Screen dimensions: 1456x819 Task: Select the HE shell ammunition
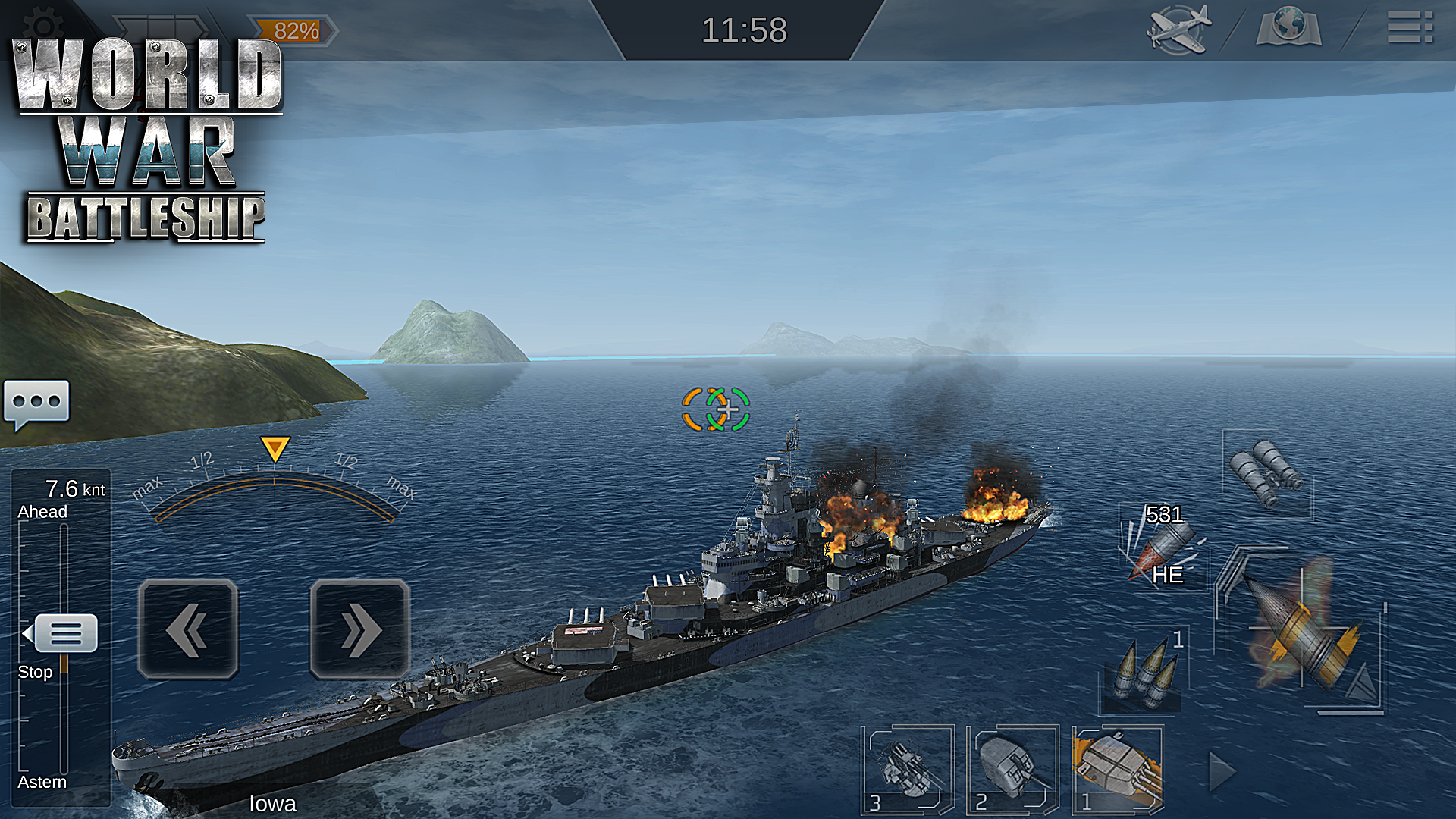(x=1162, y=546)
